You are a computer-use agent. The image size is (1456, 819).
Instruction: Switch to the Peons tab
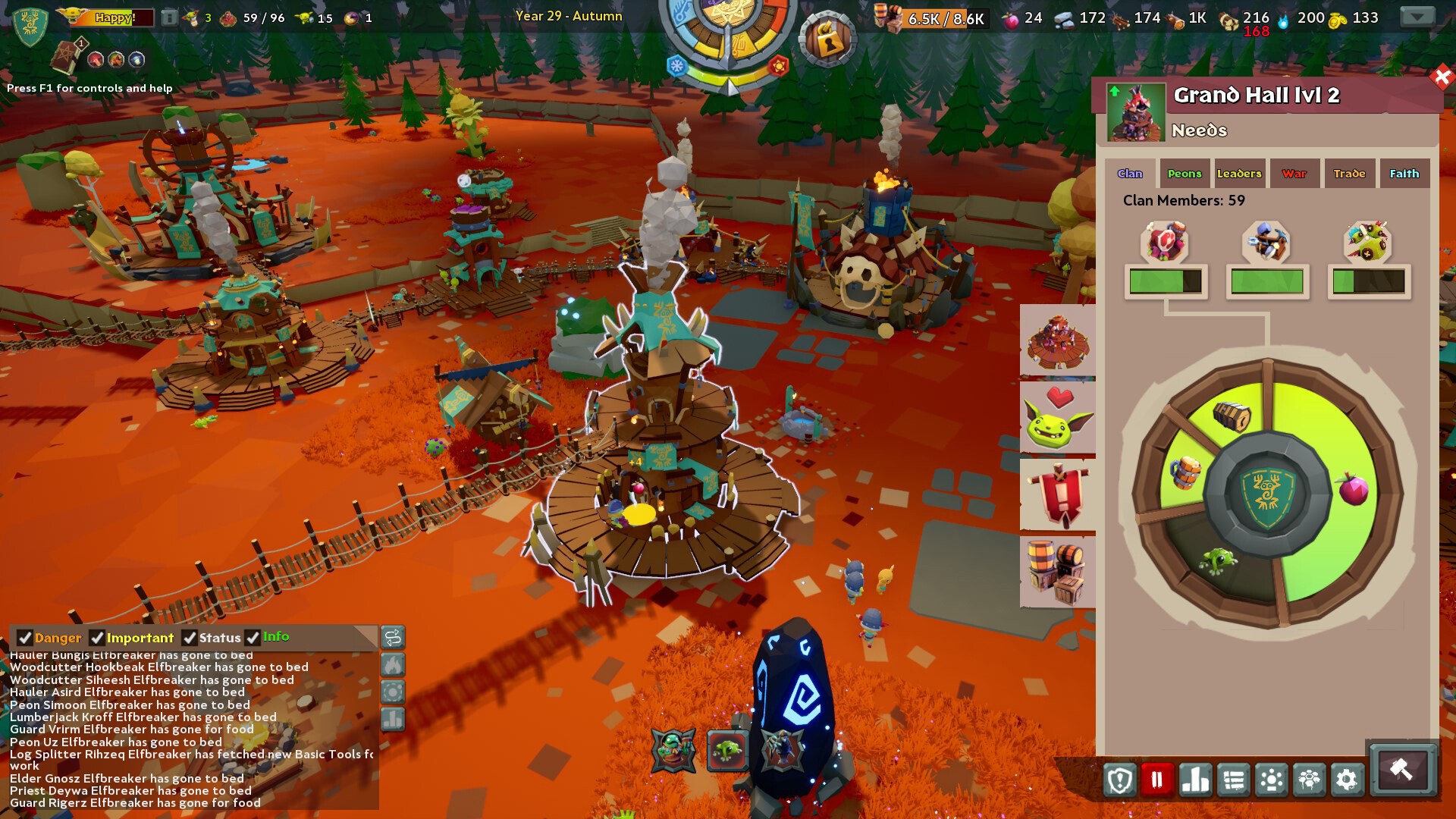point(1185,173)
